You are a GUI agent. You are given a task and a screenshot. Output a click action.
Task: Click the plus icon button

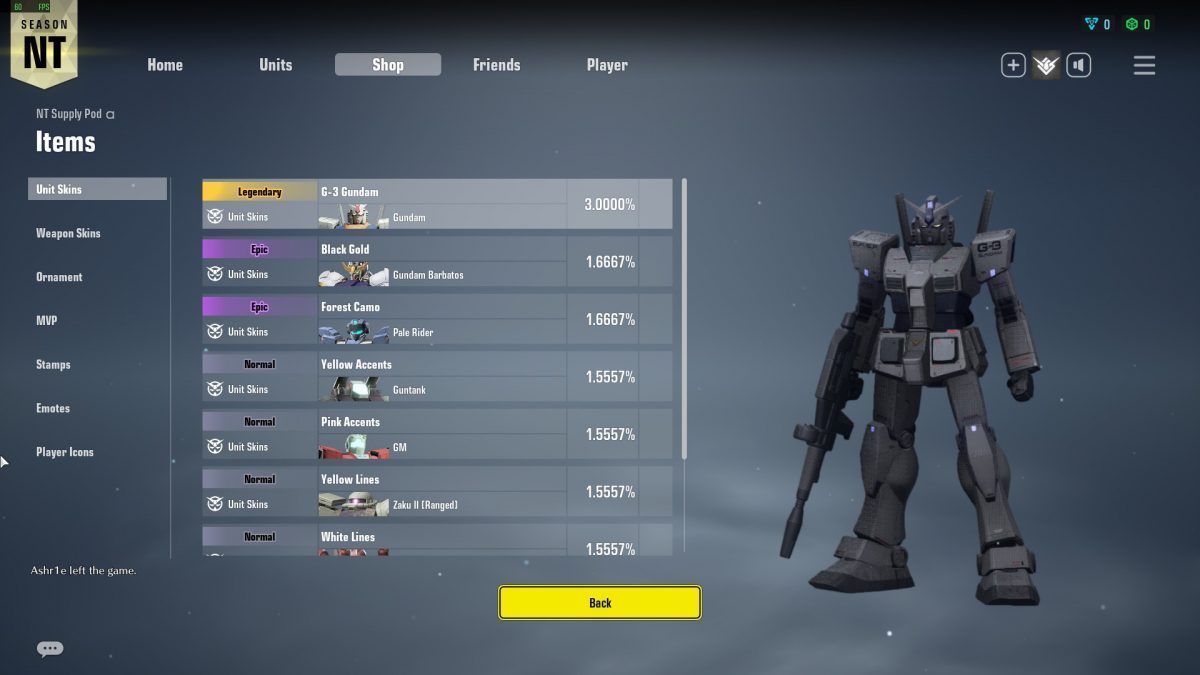(x=1013, y=66)
